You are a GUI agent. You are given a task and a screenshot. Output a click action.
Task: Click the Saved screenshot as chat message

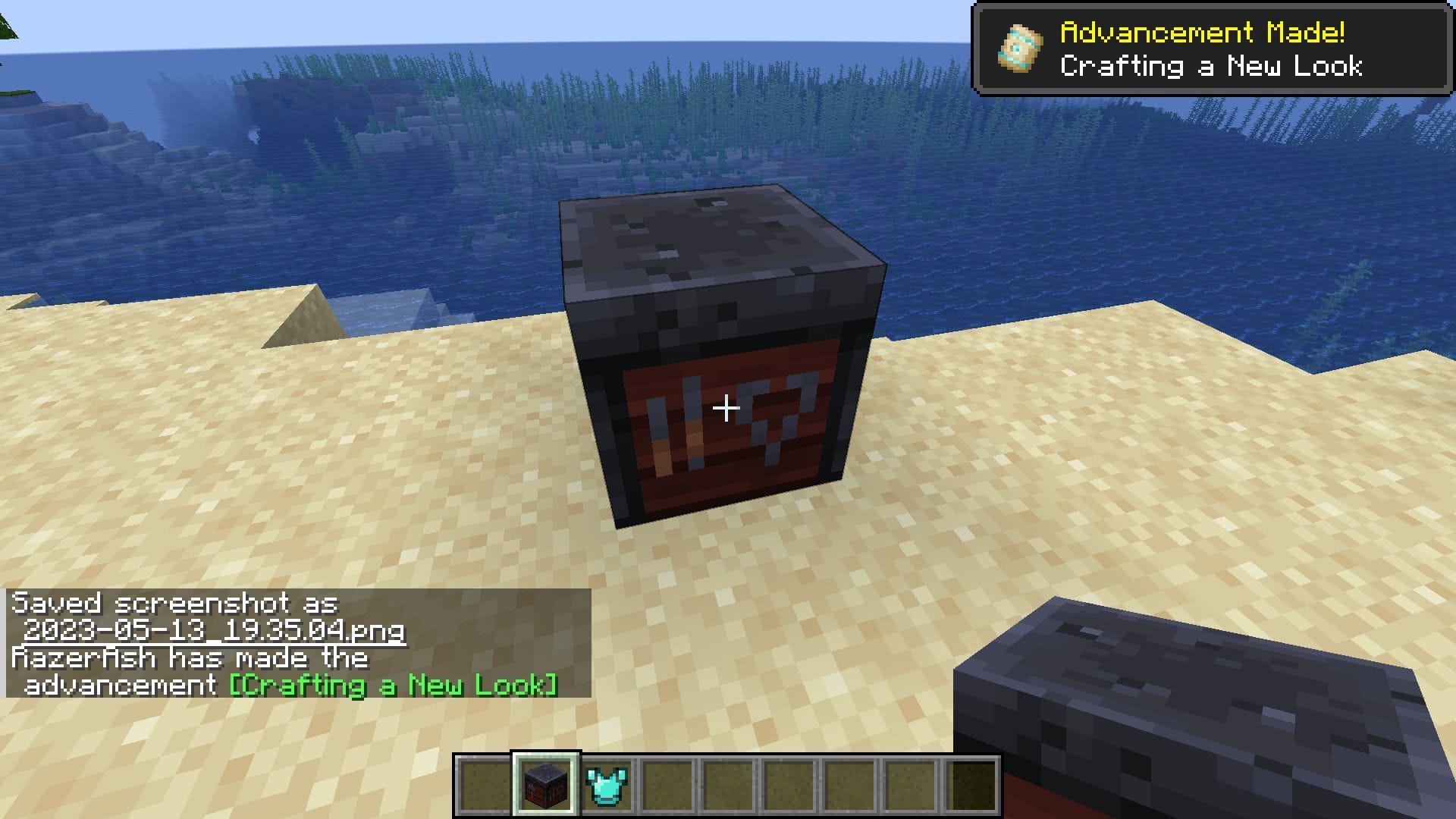click(x=174, y=604)
